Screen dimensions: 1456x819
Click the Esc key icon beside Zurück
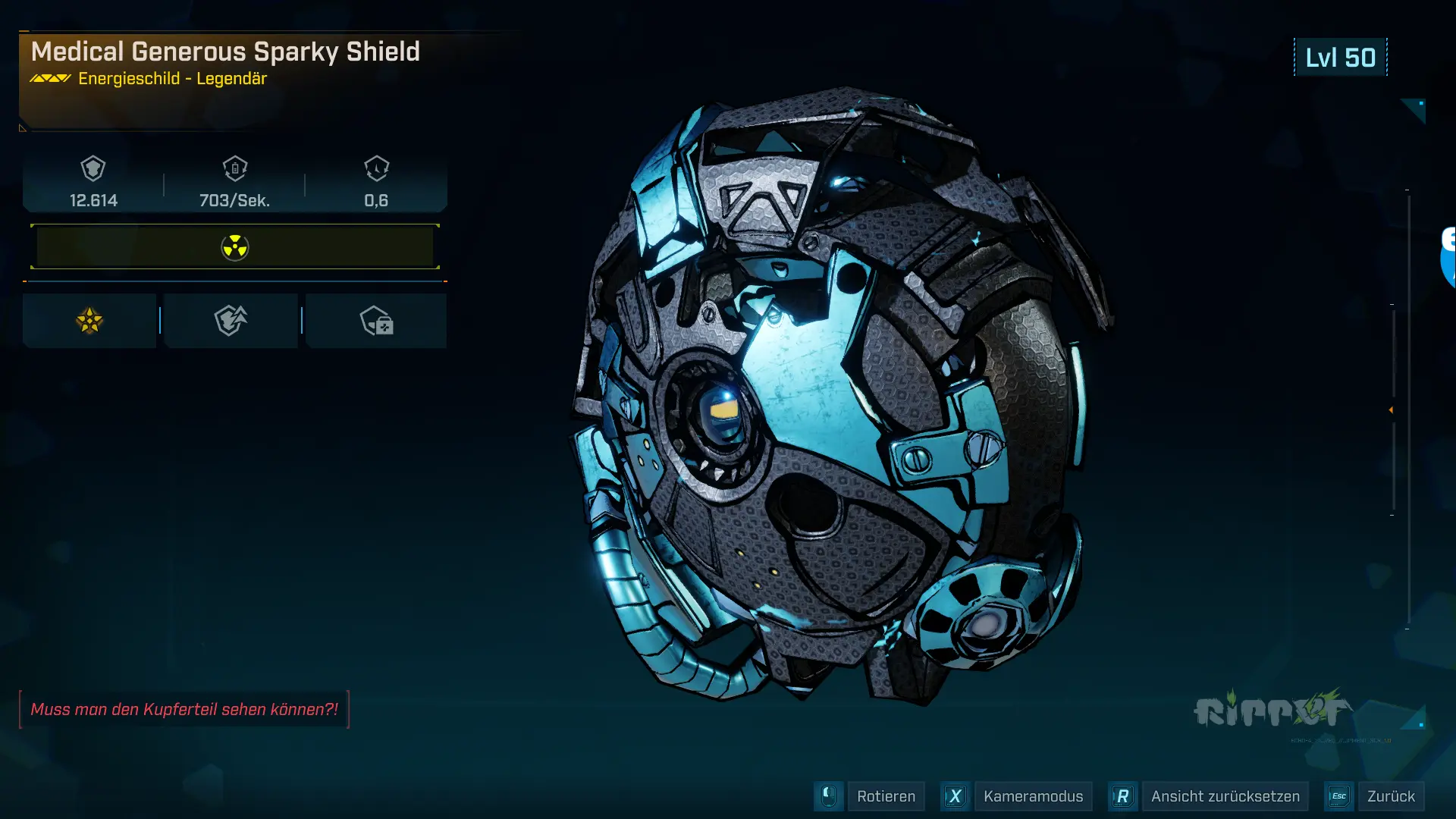tap(1339, 796)
